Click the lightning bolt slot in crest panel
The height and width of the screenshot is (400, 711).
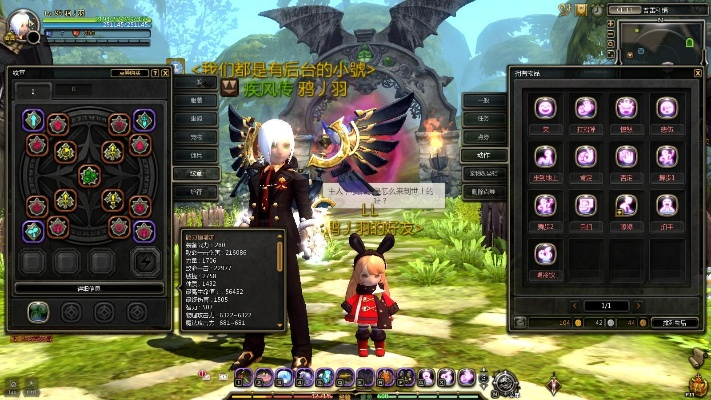click(x=146, y=262)
